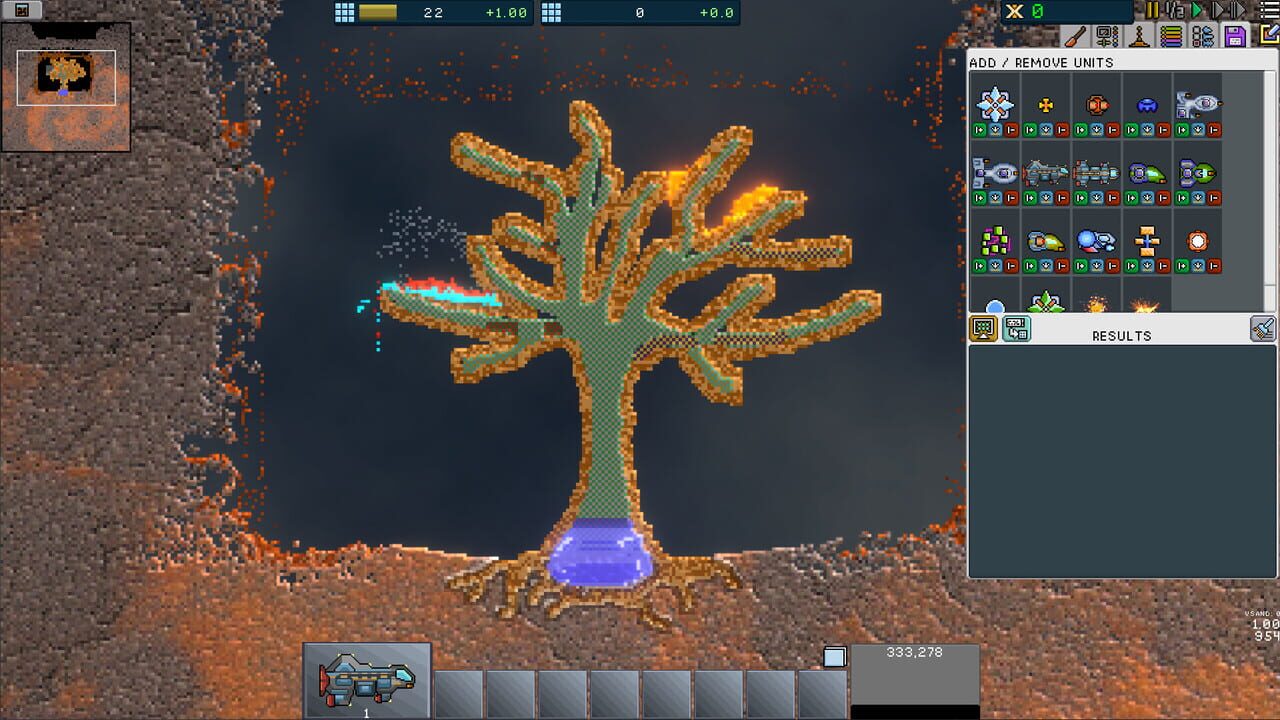Open the unit settings panel icon

click(x=1105, y=36)
